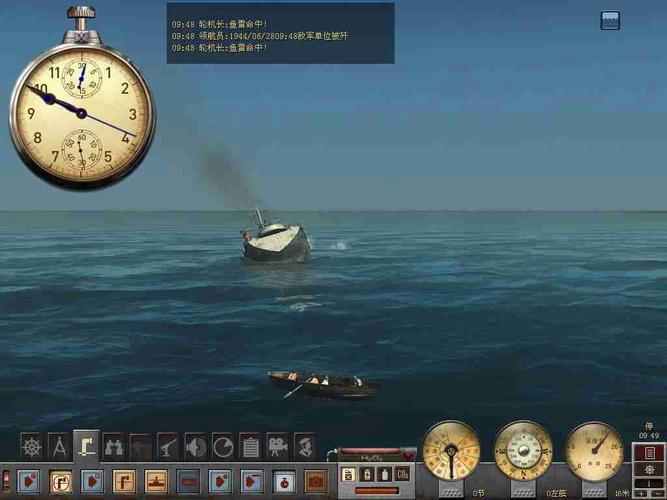Open the crew officer portrait icon
Viewport: 667px width, 500px height.
[x=305, y=446]
